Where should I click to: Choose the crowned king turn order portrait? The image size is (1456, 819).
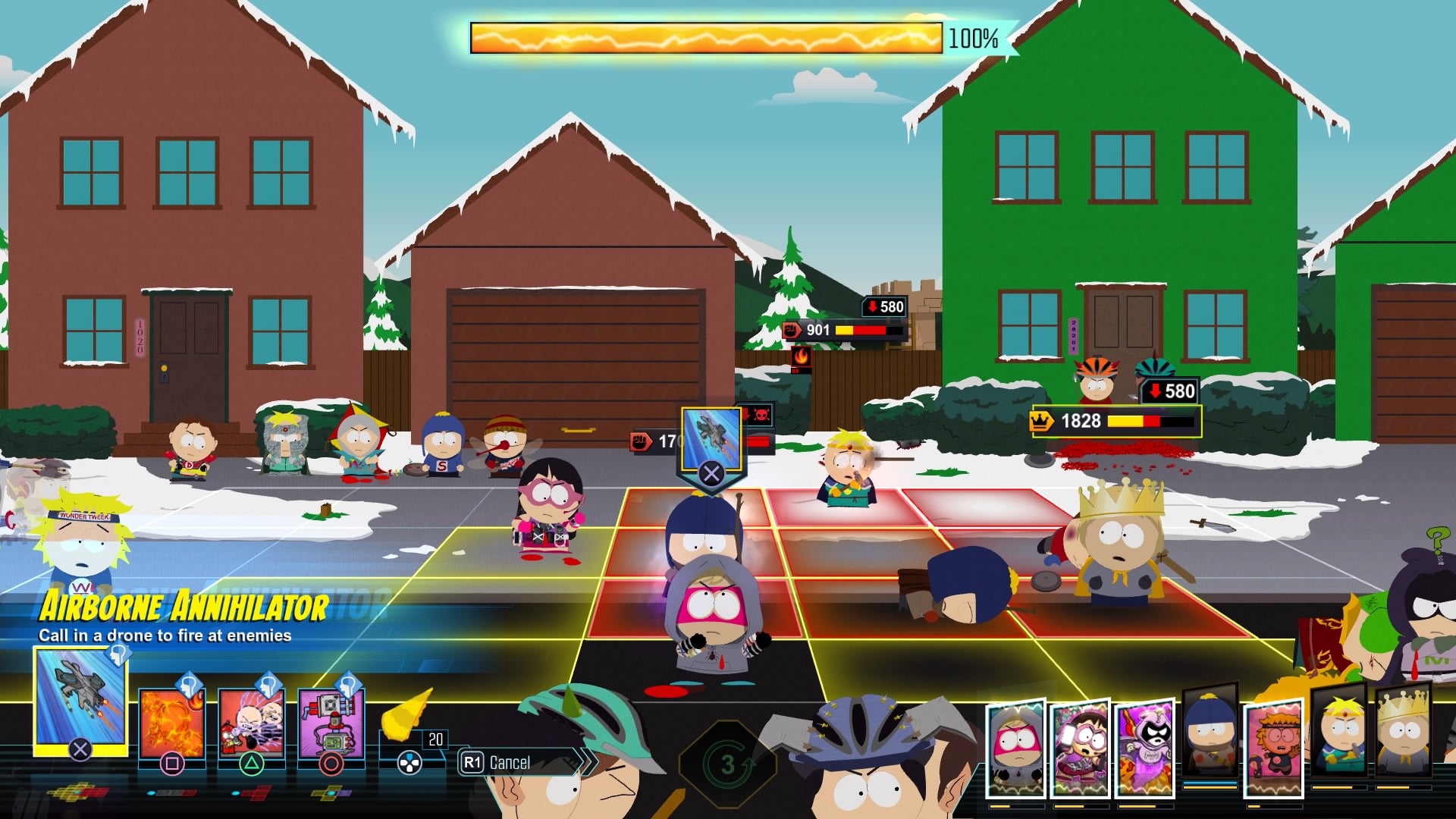coord(1404,732)
